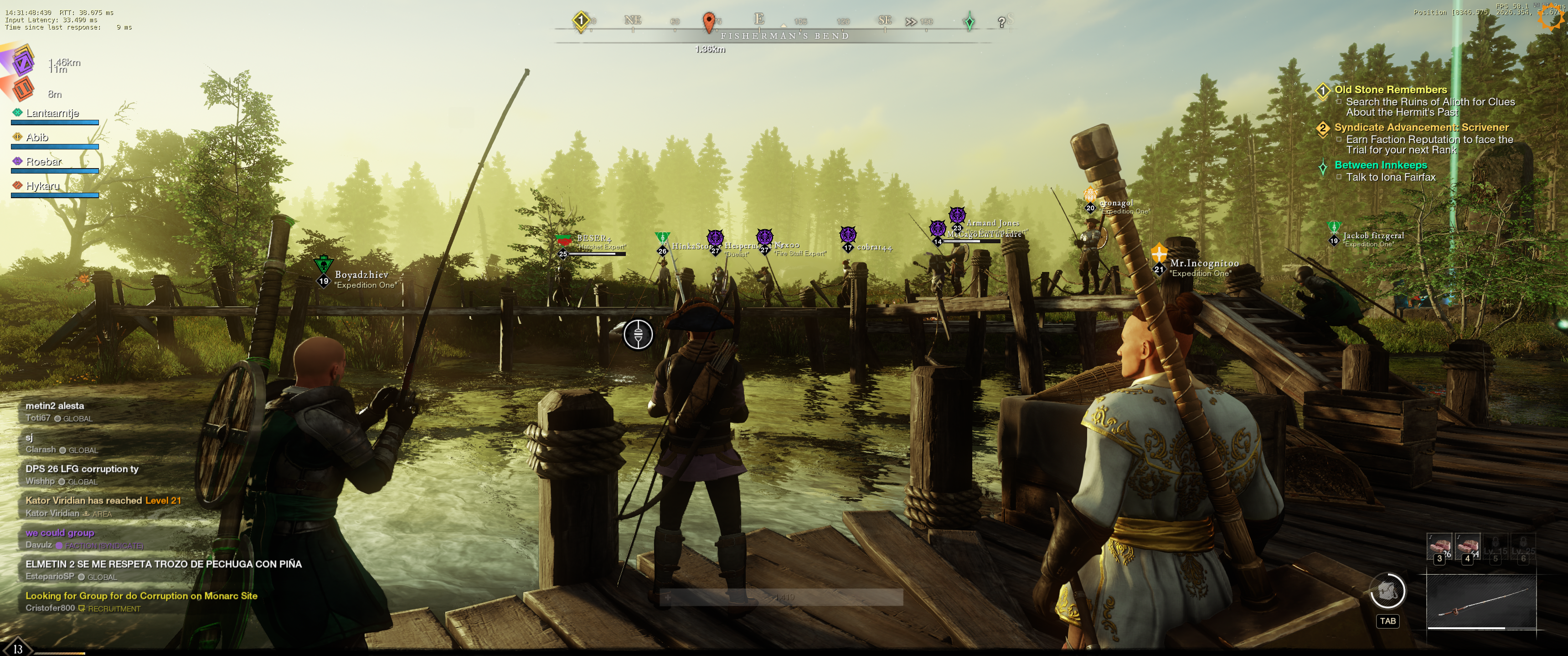Select group member Abib

pyautogui.click(x=37, y=138)
